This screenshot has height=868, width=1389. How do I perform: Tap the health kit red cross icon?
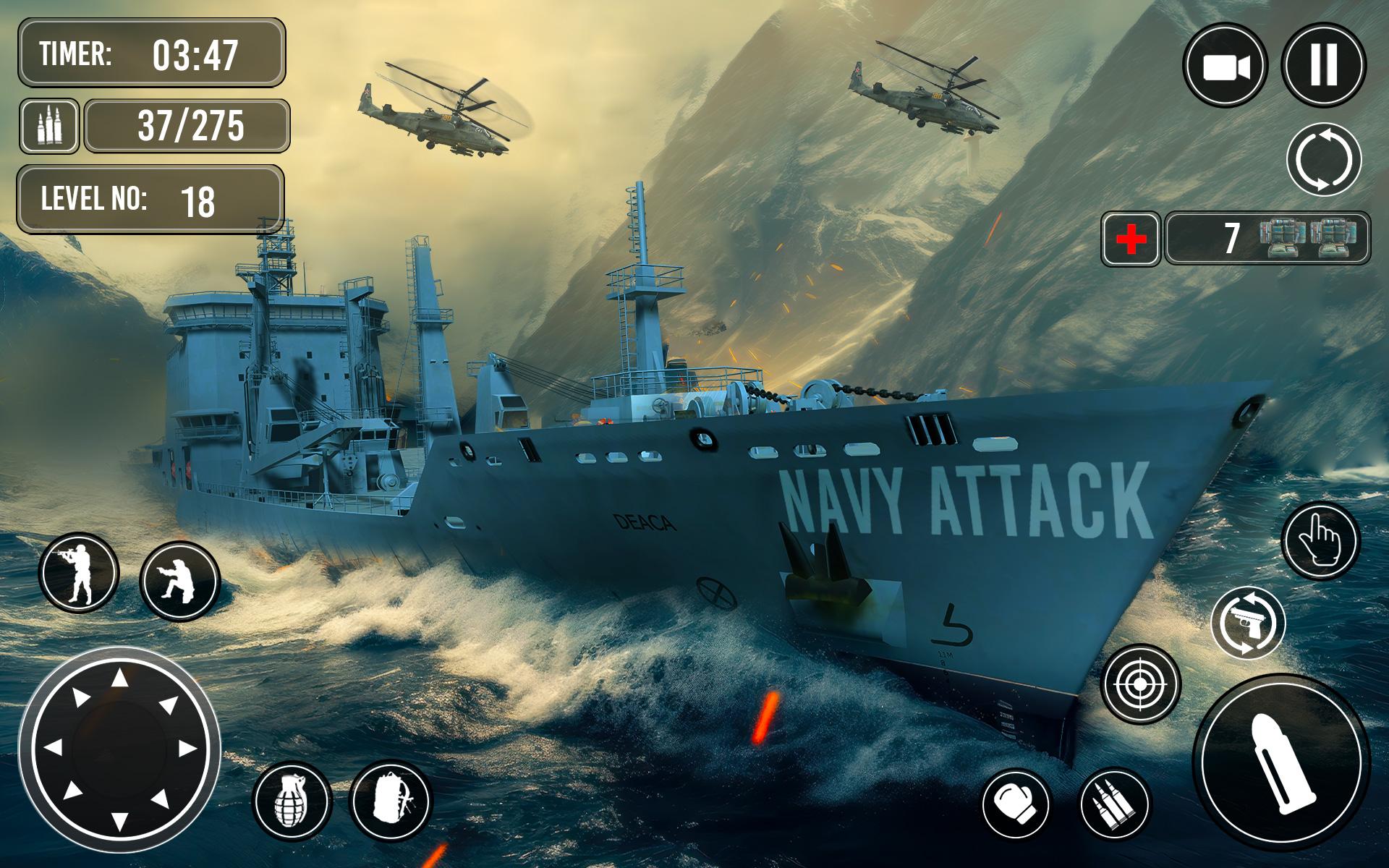(1130, 239)
